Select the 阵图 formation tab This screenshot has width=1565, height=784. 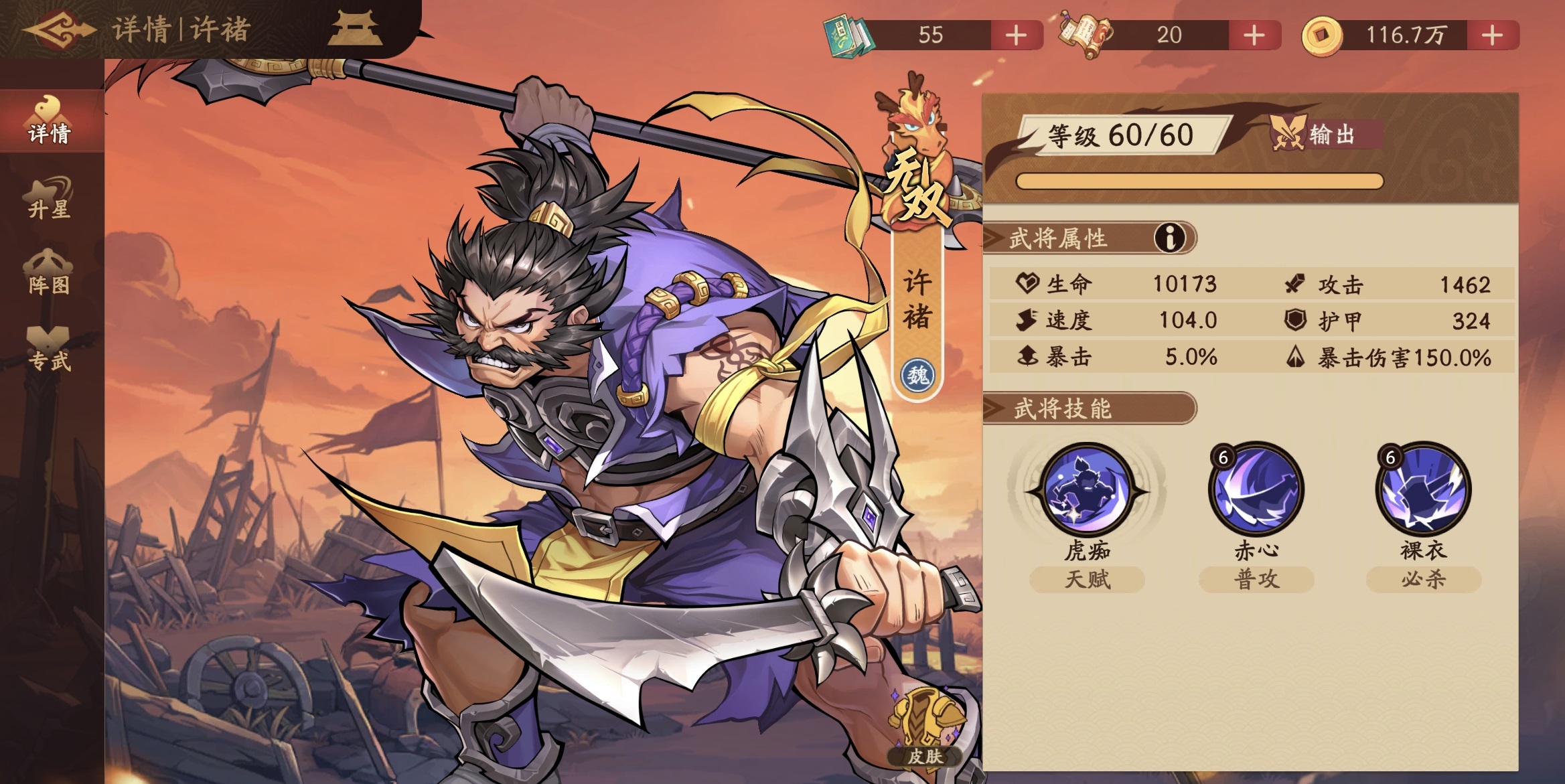point(50,275)
